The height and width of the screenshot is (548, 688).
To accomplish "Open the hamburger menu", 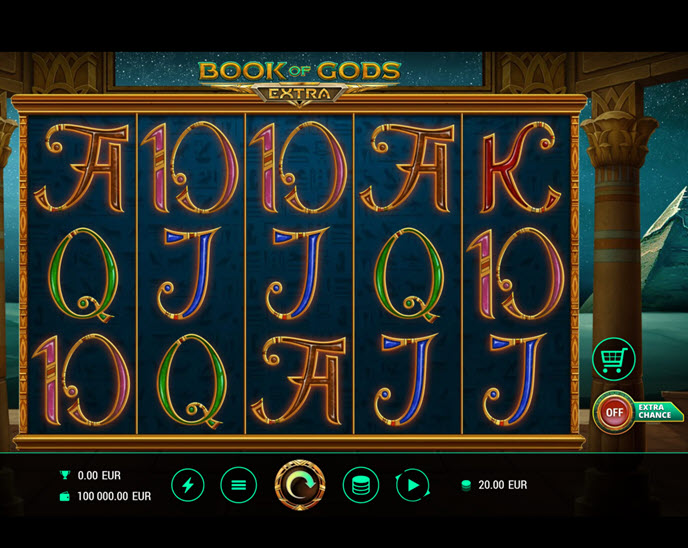I will (x=238, y=485).
